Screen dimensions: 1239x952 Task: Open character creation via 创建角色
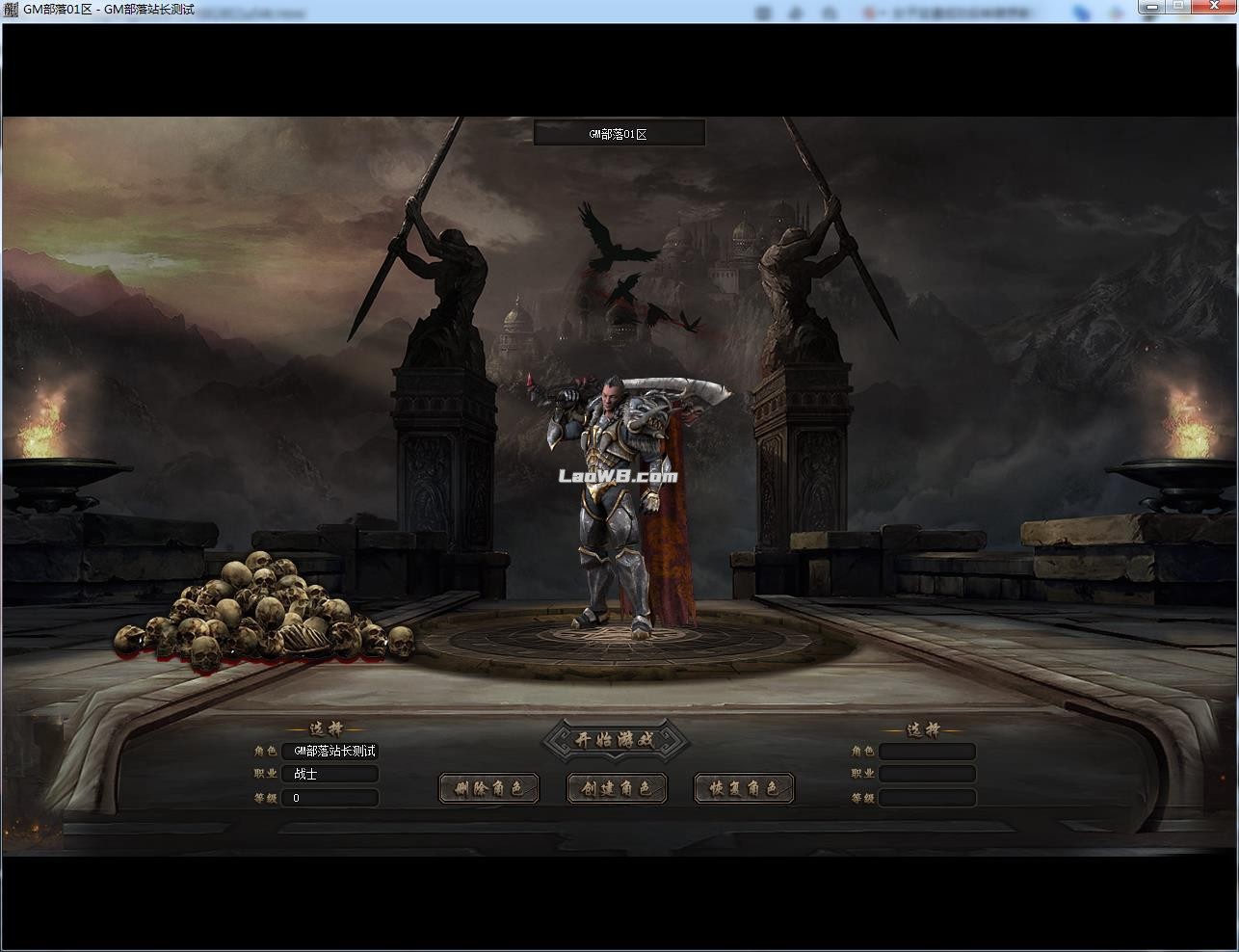[x=617, y=788]
